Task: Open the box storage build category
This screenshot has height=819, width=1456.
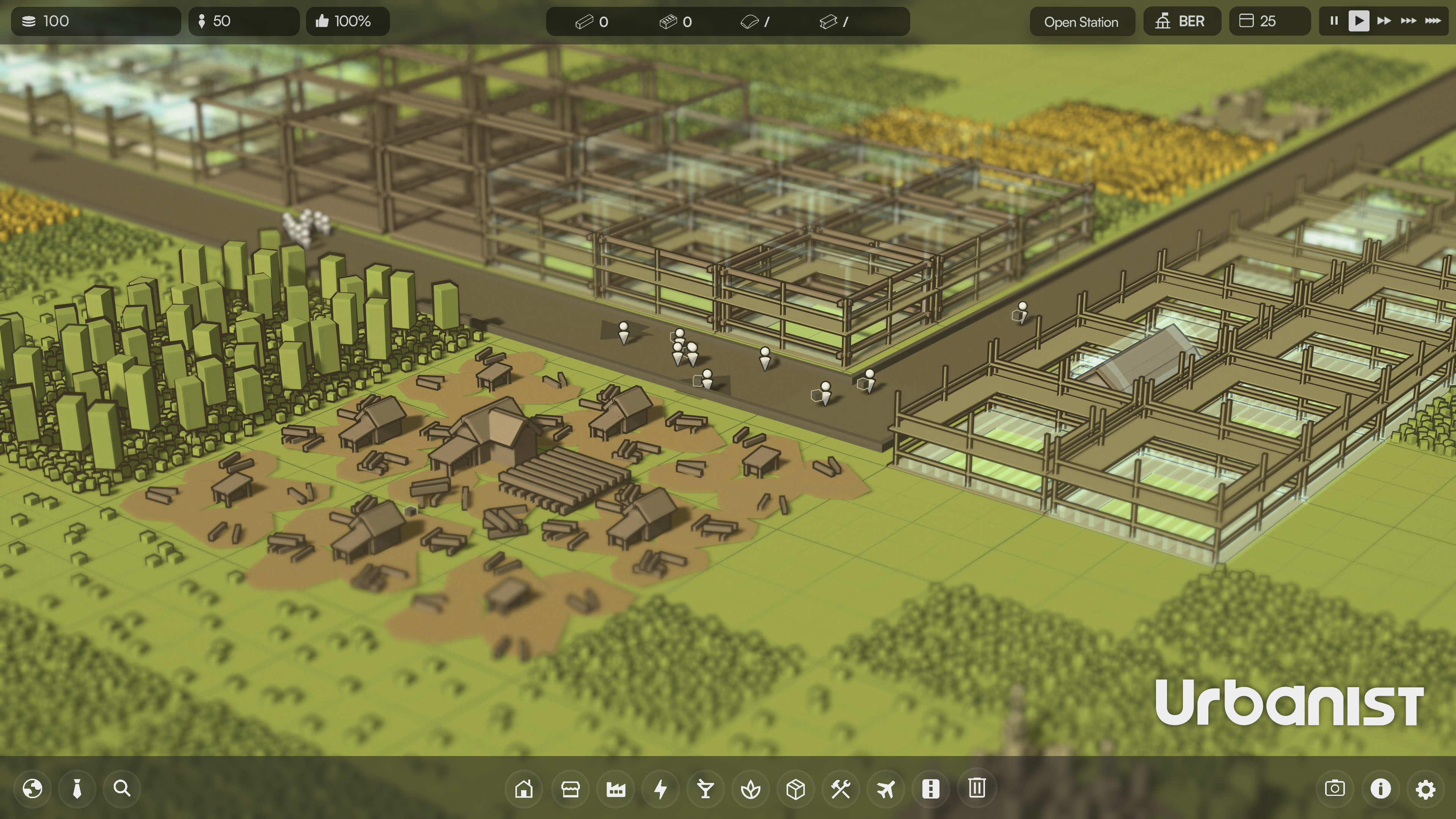Action: click(x=796, y=789)
